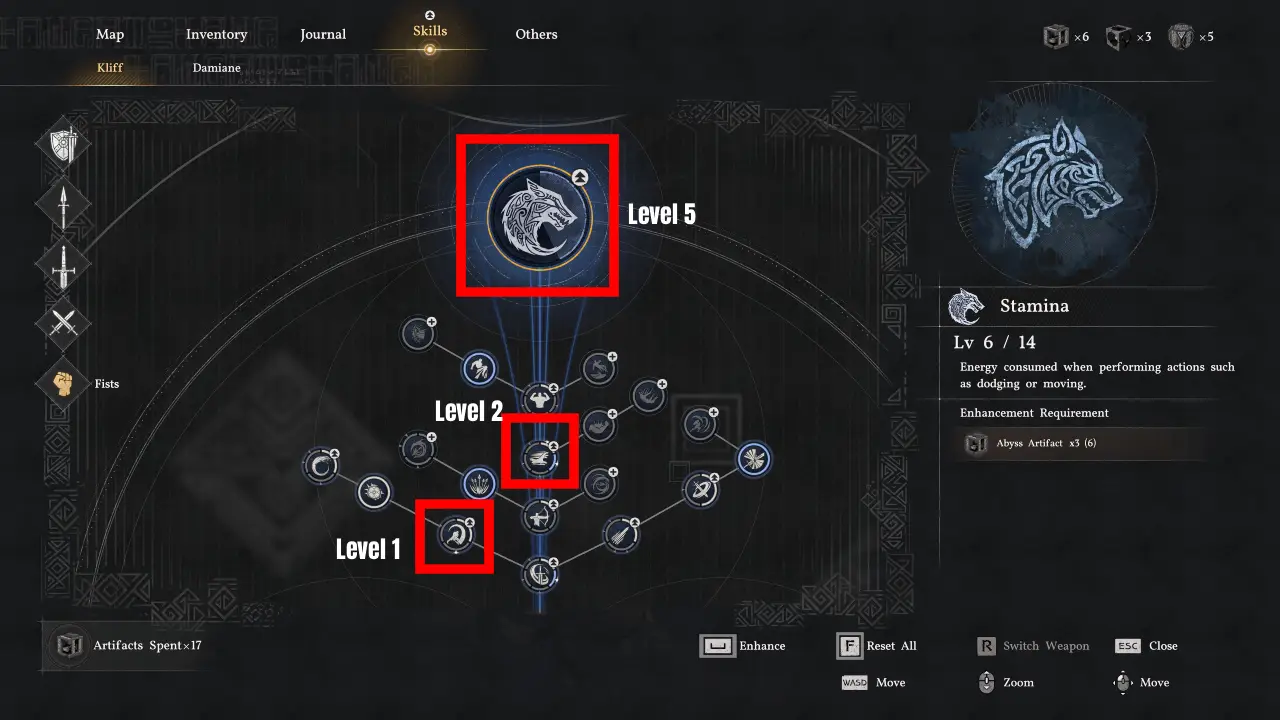The height and width of the screenshot is (720, 1280).
Task: Select the Level 1 skill node
Action: pyautogui.click(x=454, y=536)
